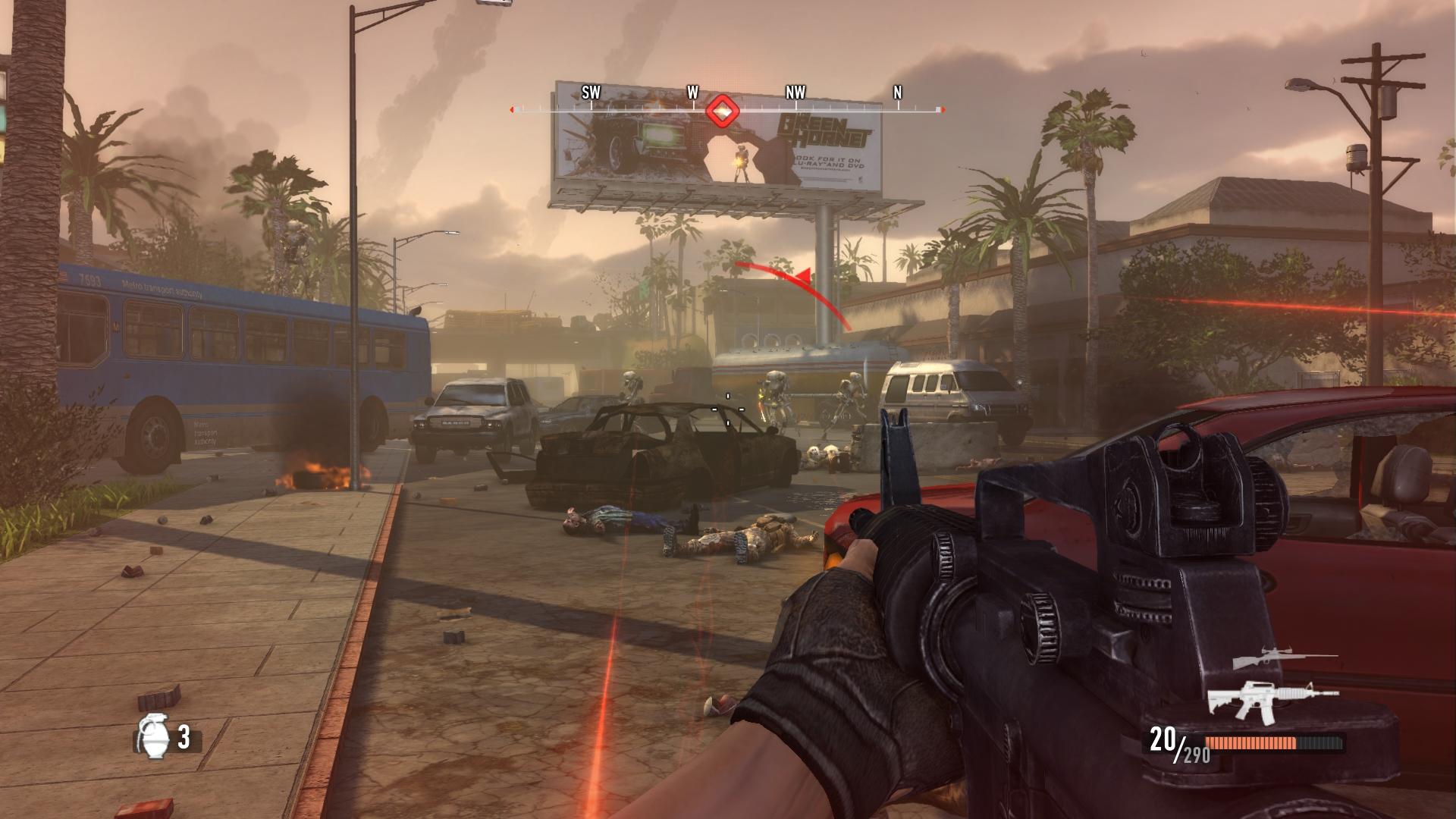The width and height of the screenshot is (1456, 819).
Task: Click the NW heading on the compass
Action: pyautogui.click(x=795, y=93)
